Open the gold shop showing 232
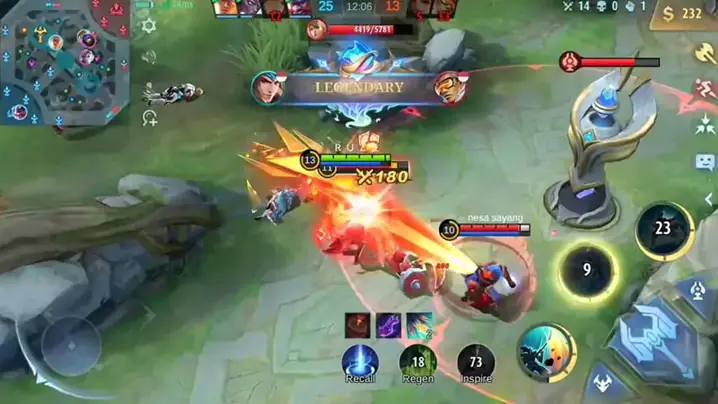This screenshot has width=718, height=404. (x=683, y=14)
